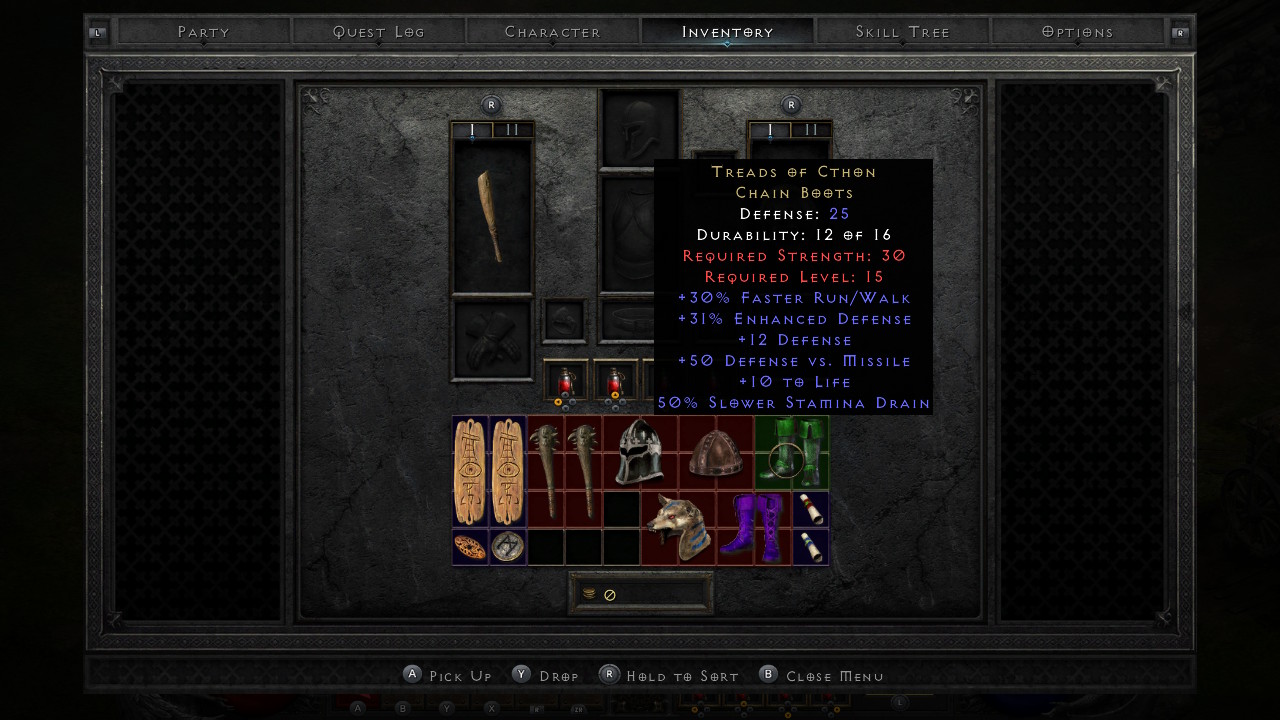
Task: Select the purple boots in inventory
Action: [x=754, y=527]
